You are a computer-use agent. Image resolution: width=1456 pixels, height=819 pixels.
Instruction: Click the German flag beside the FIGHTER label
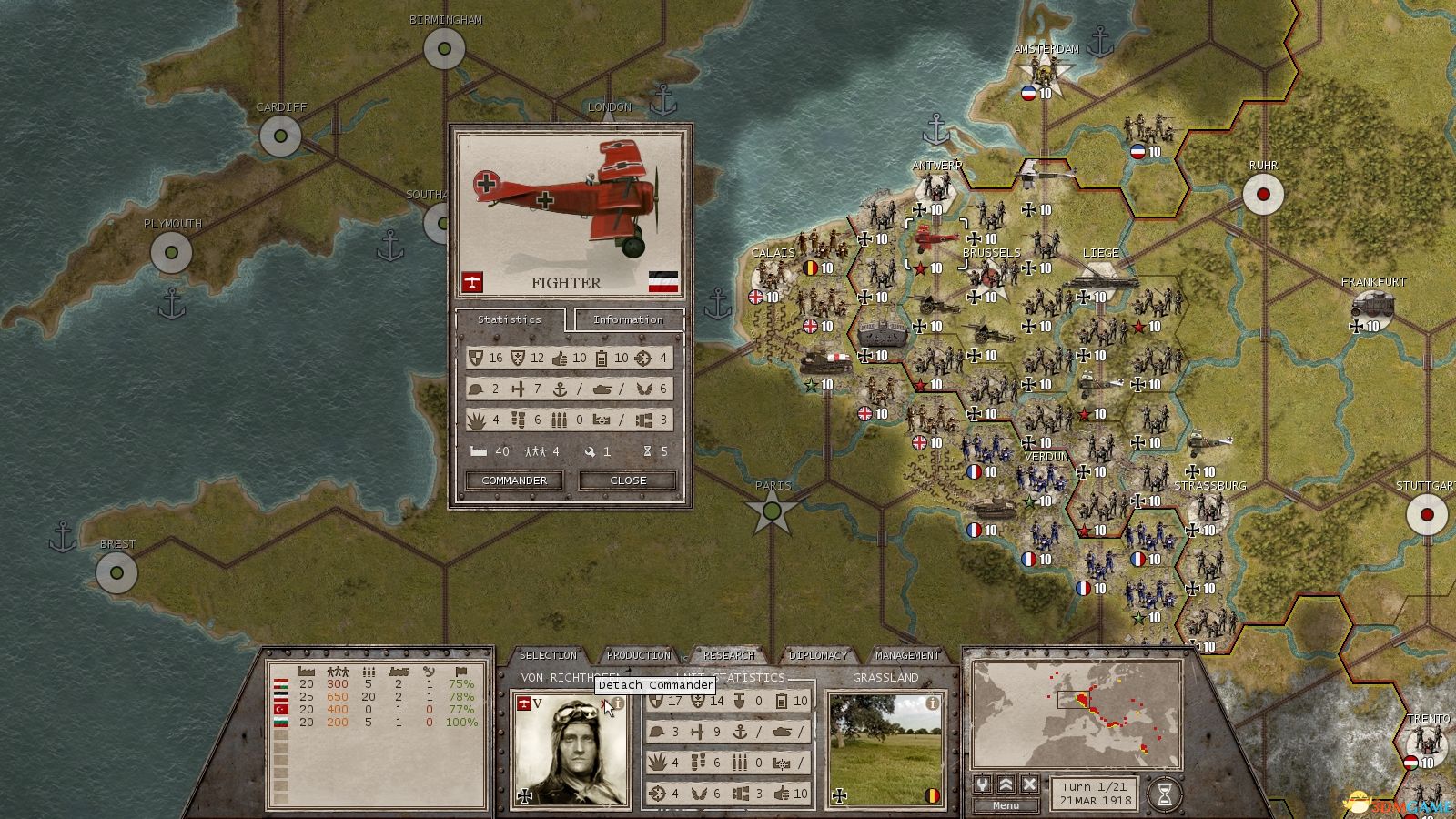tap(663, 281)
